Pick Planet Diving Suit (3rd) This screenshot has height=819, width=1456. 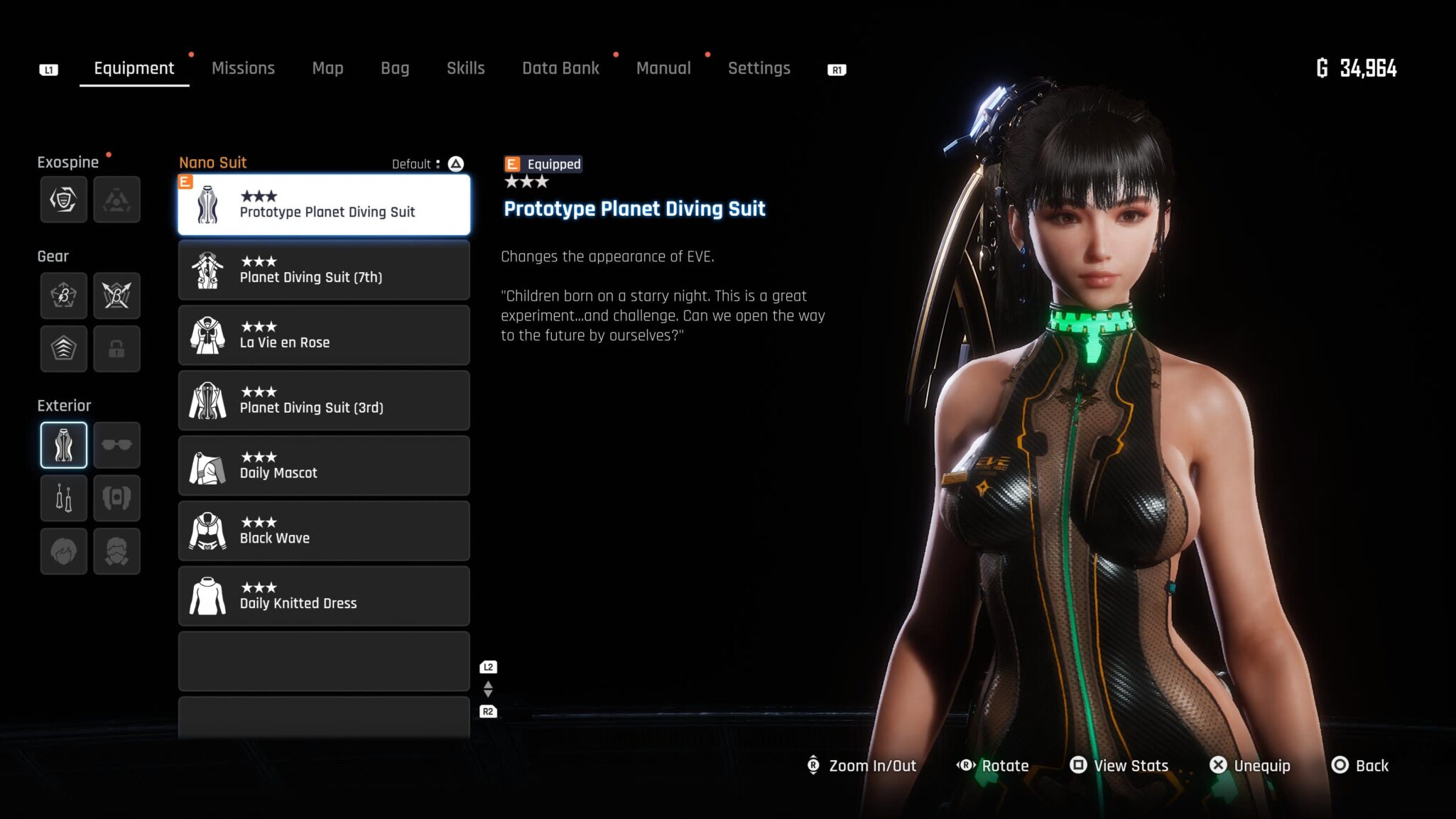pos(324,401)
